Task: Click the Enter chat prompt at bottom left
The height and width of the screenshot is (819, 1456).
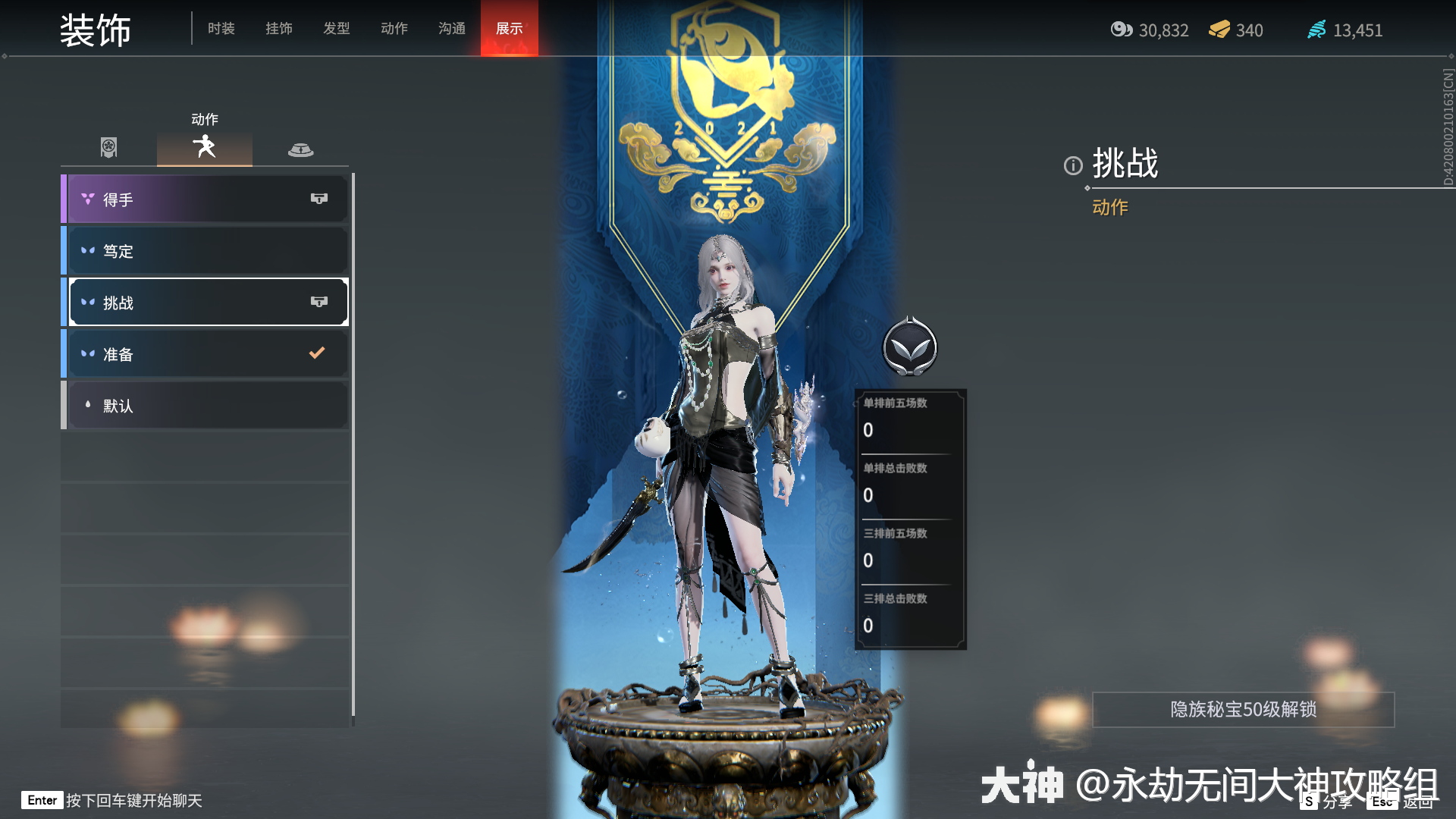Action: [x=42, y=800]
